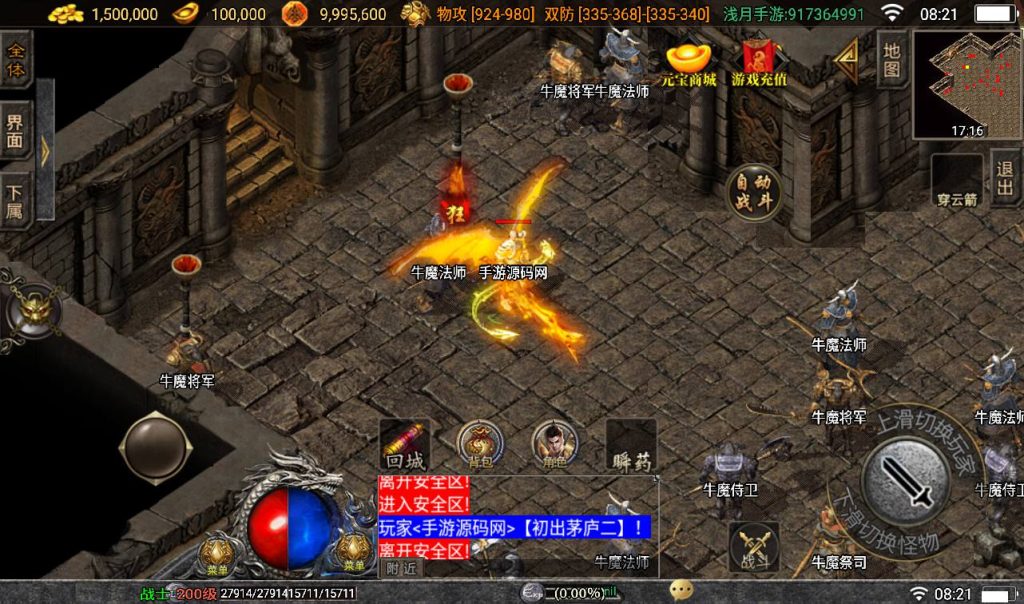Open the 角色 character sheet
This screenshot has width=1024, height=604.
tap(554, 444)
